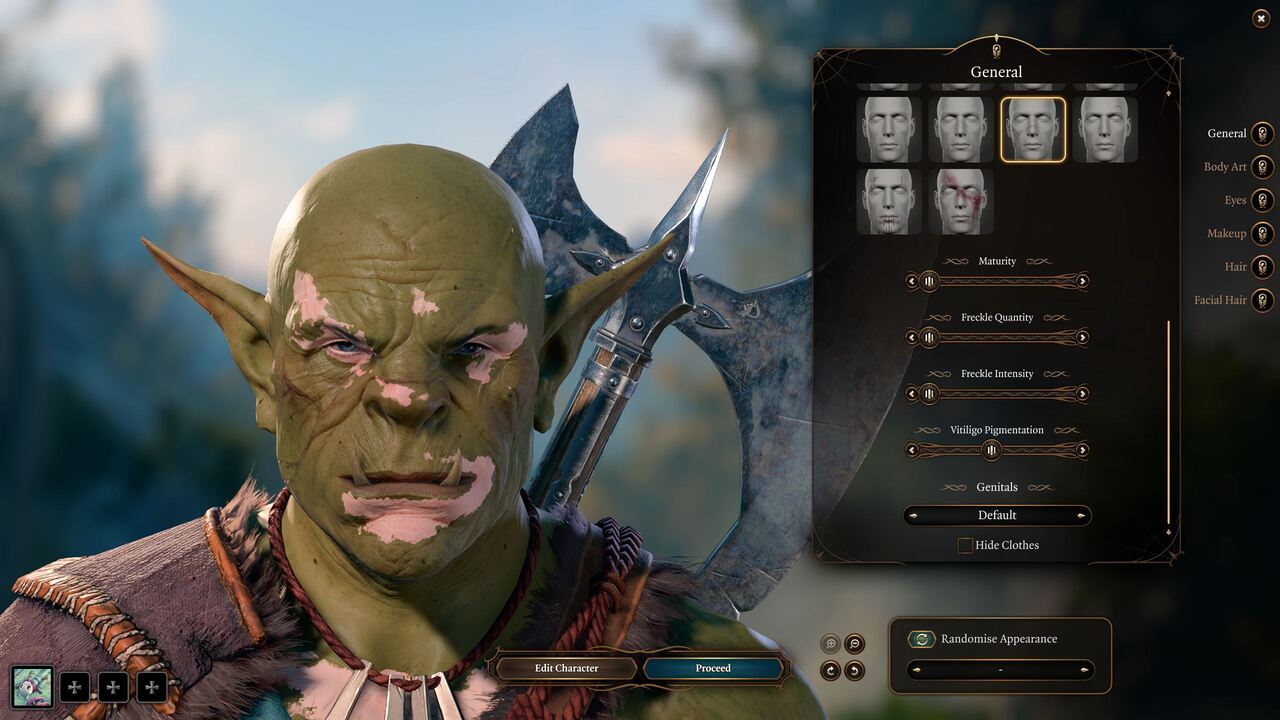Open the Genitals dropdown set to Default

pos(997,515)
